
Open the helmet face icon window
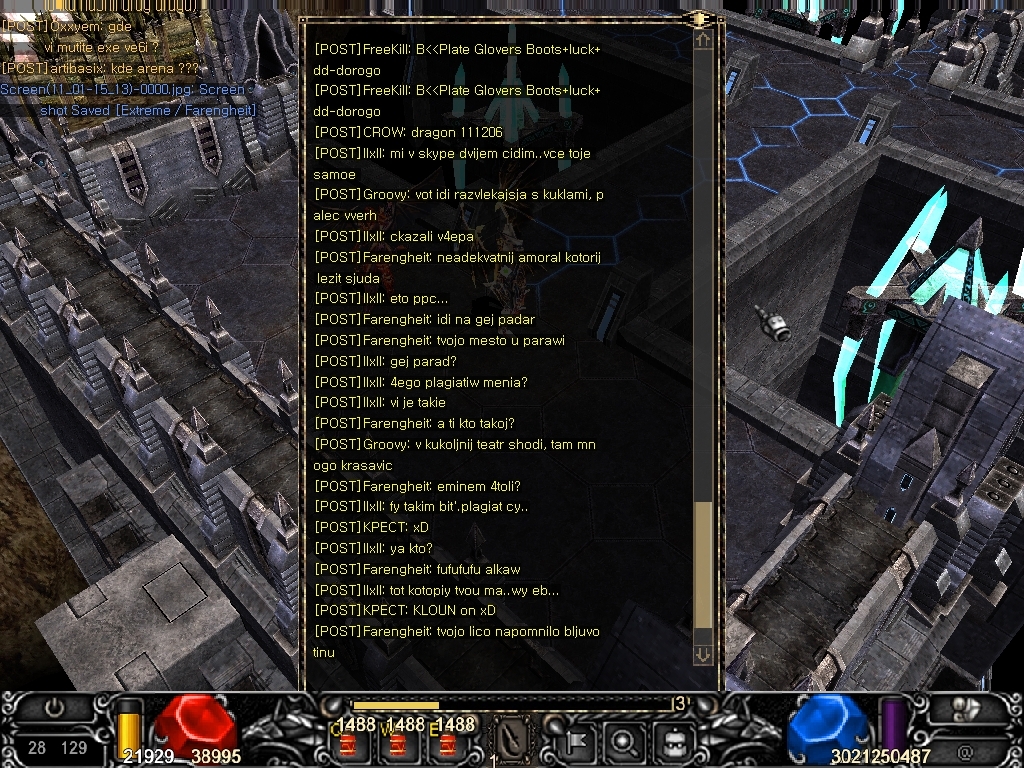coord(675,741)
